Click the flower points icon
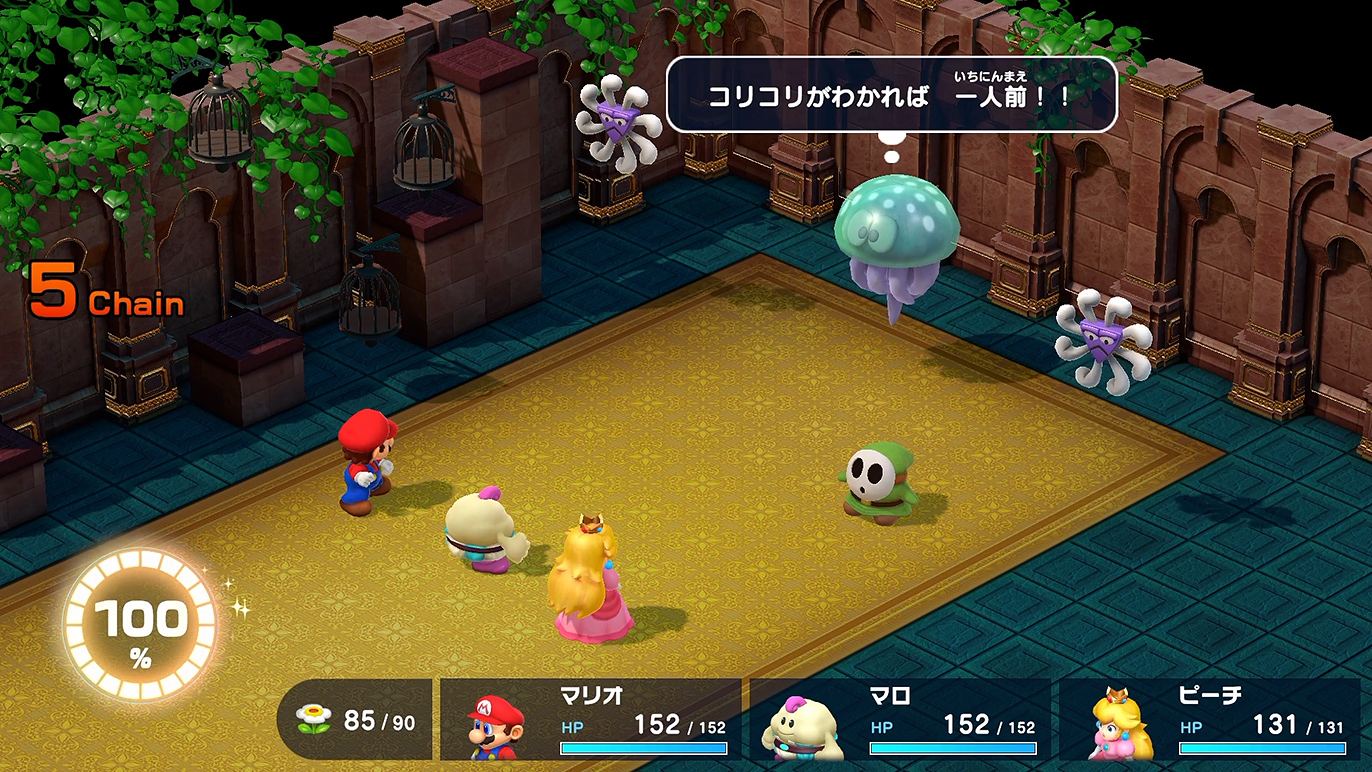 point(314,720)
